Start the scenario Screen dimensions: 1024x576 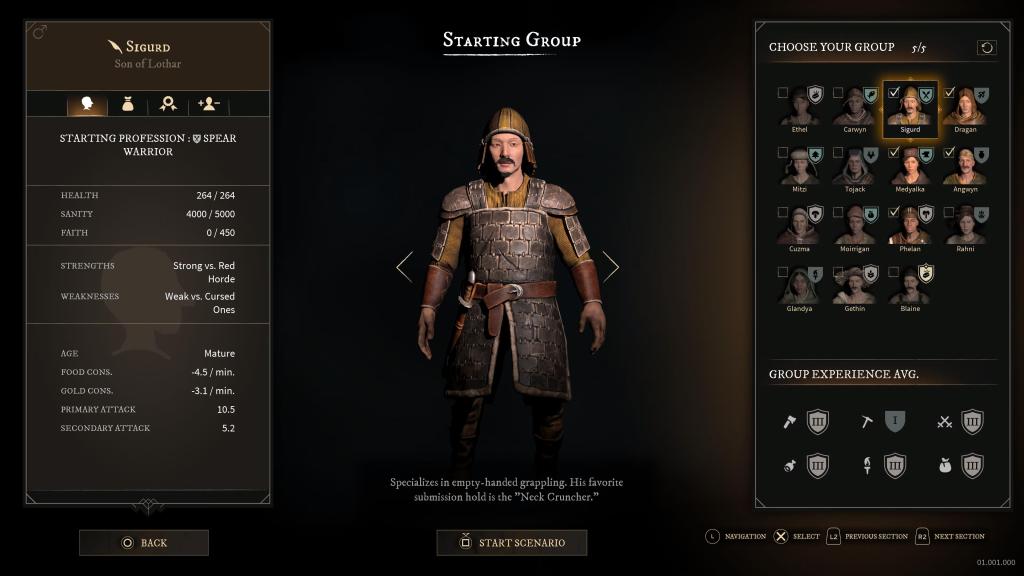click(x=511, y=543)
